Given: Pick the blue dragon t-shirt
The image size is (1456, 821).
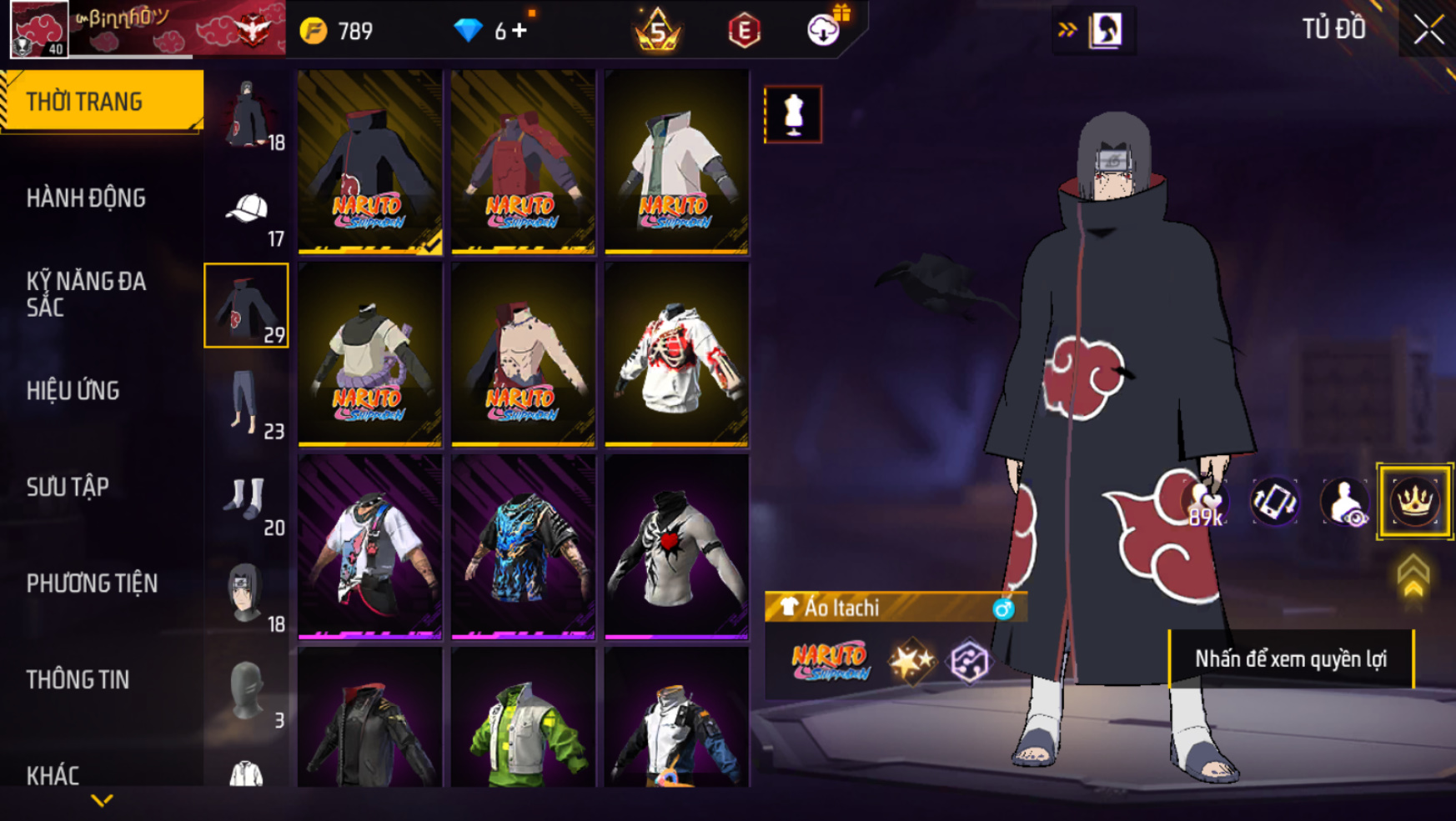Looking at the screenshot, I should click(523, 547).
